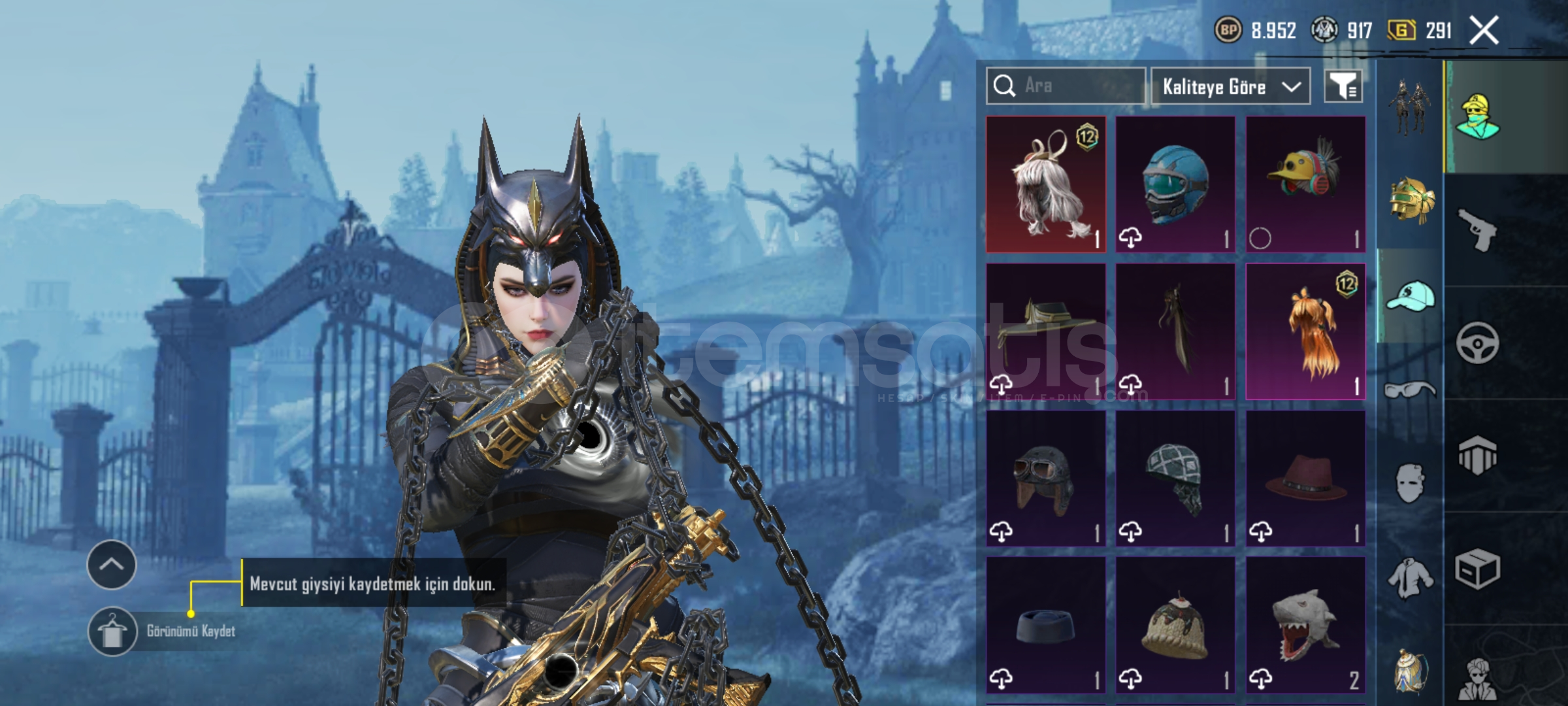Switch to the shirt clothing subcategory

pos(1410,578)
